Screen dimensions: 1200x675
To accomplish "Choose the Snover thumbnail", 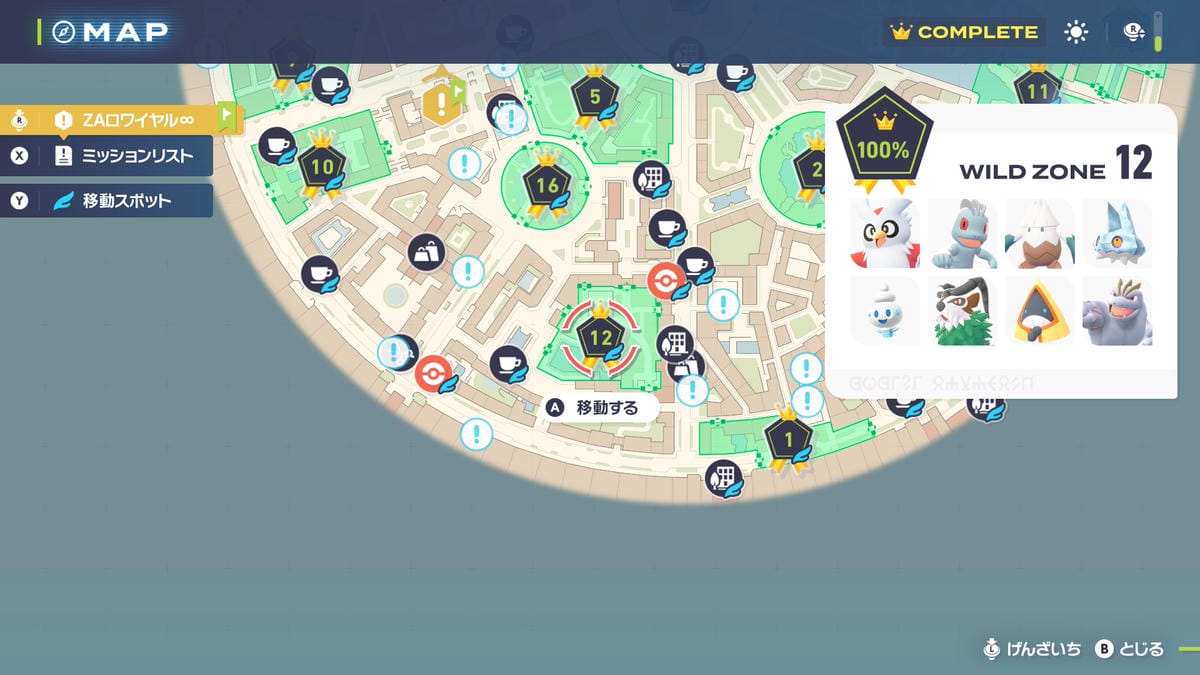I will point(1039,233).
